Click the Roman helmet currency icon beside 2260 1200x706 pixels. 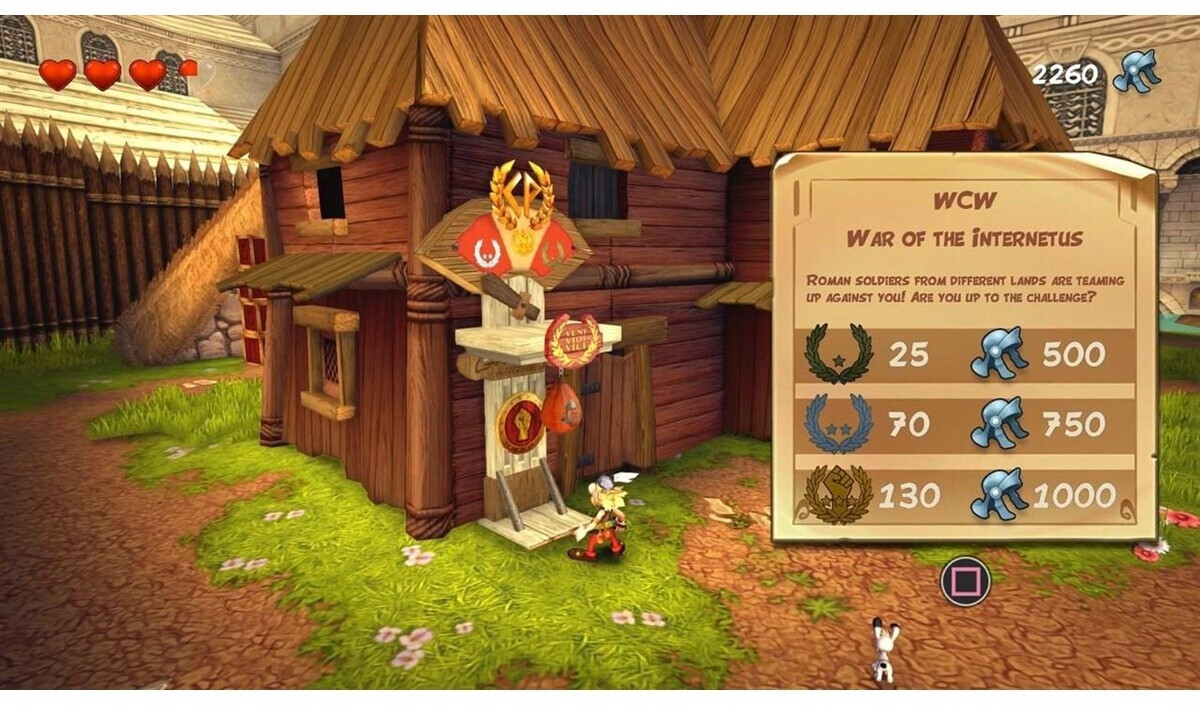[1136, 72]
